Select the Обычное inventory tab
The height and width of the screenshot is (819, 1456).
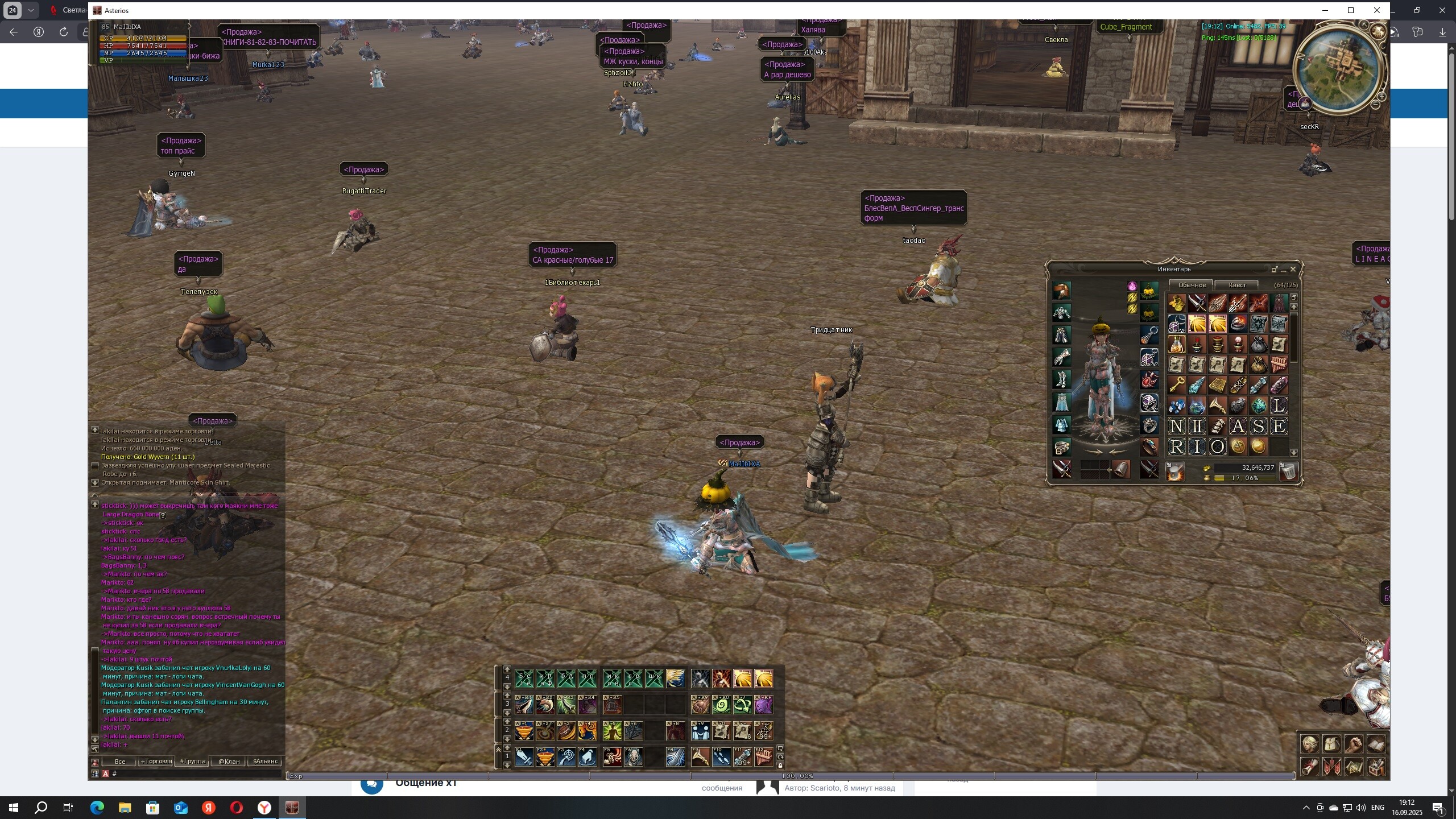pos(1192,285)
